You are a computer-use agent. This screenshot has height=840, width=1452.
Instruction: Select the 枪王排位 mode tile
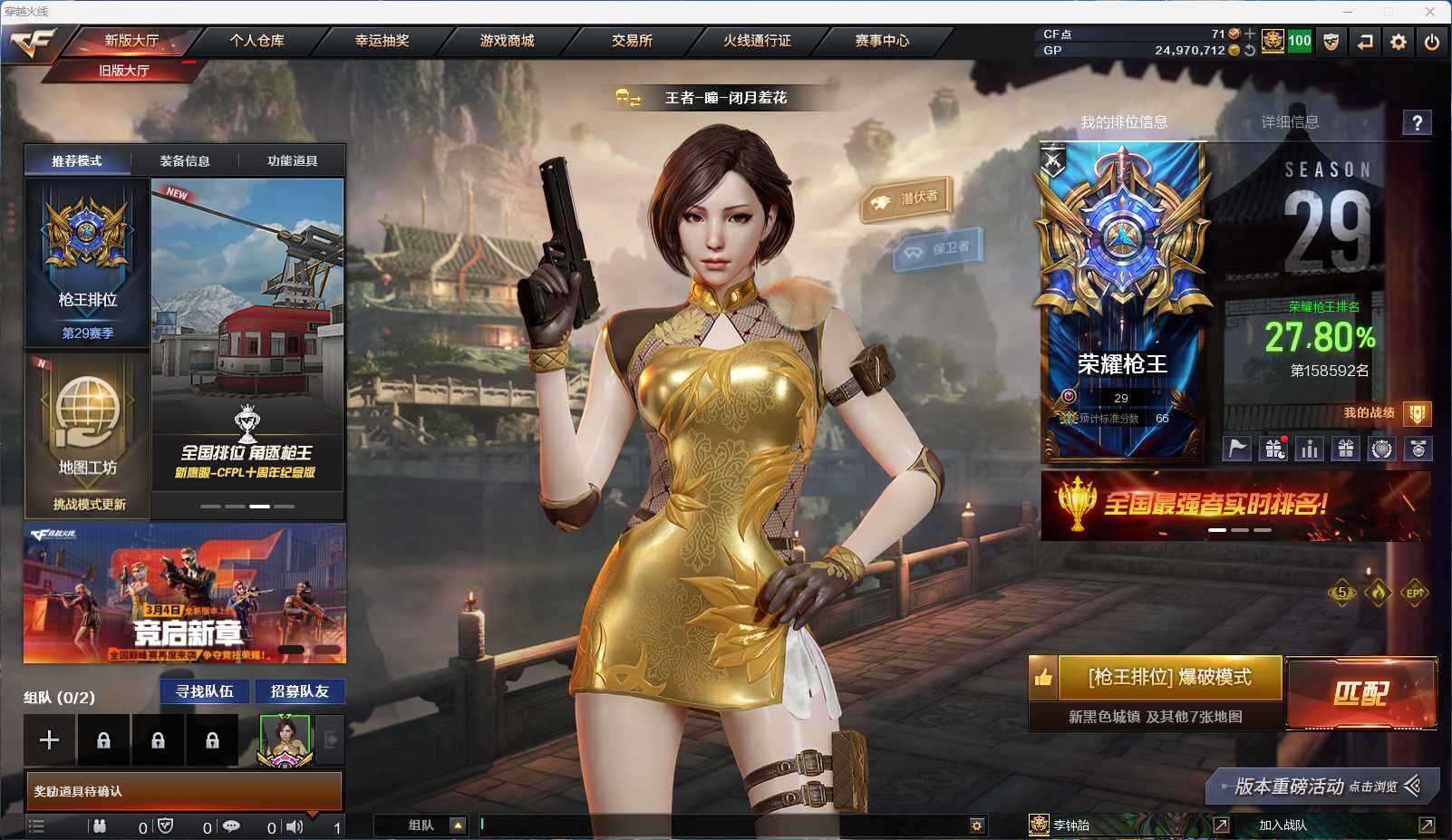(88, 263)
